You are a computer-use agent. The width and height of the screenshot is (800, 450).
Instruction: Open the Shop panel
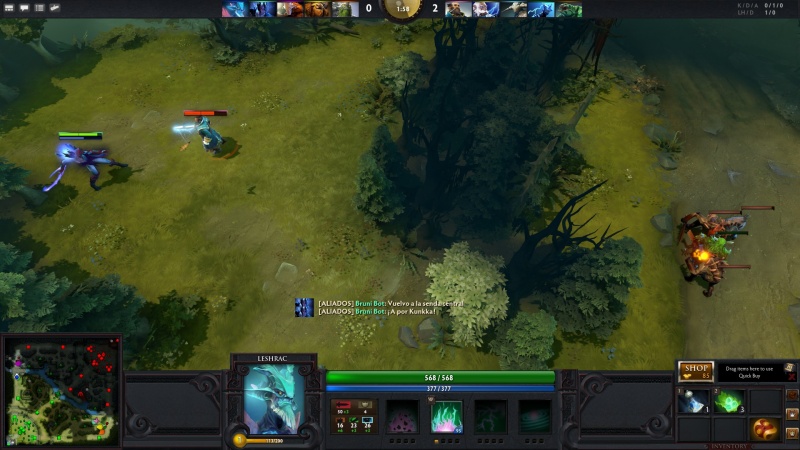click(695, 371)
